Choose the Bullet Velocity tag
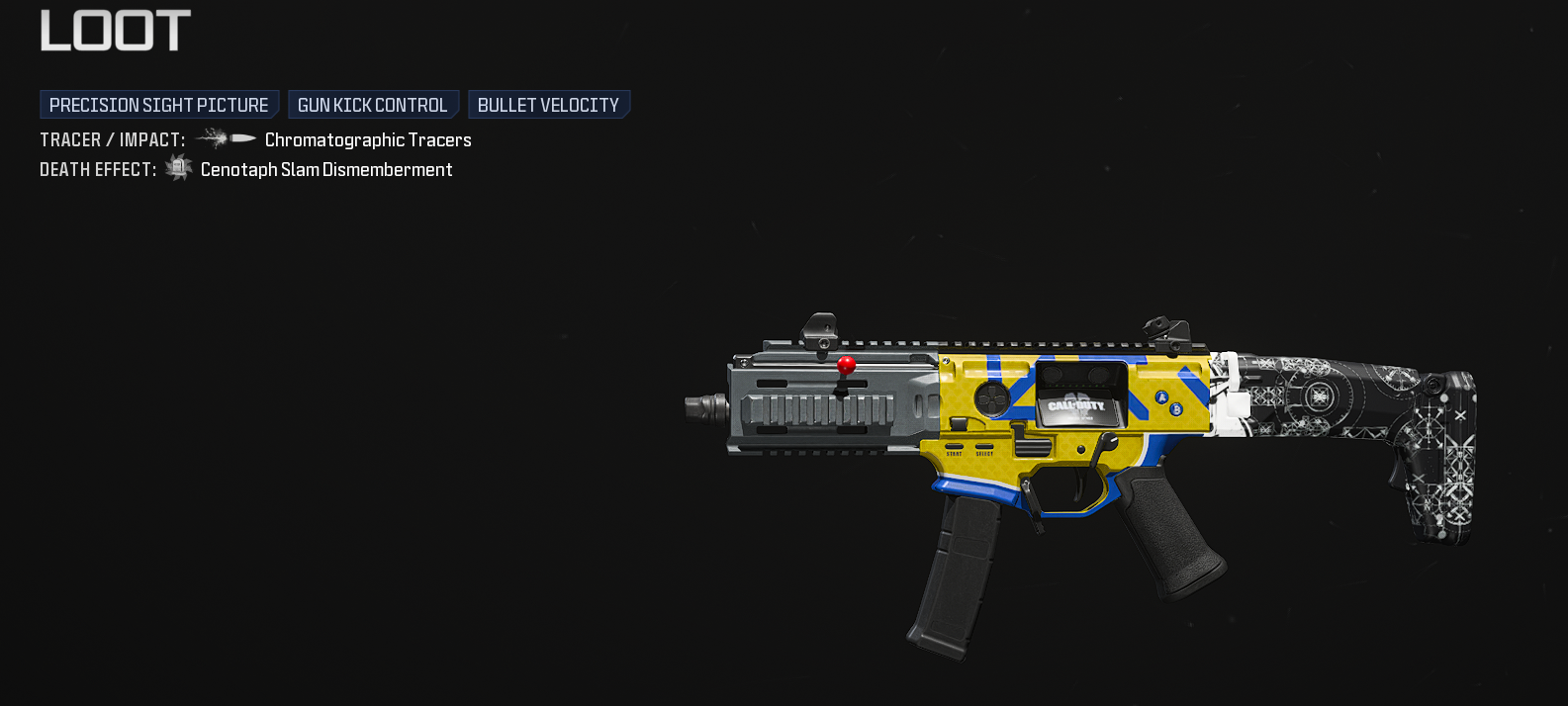Image resolution: width=1568 pixels, height=706 pixels. point(548,105)
